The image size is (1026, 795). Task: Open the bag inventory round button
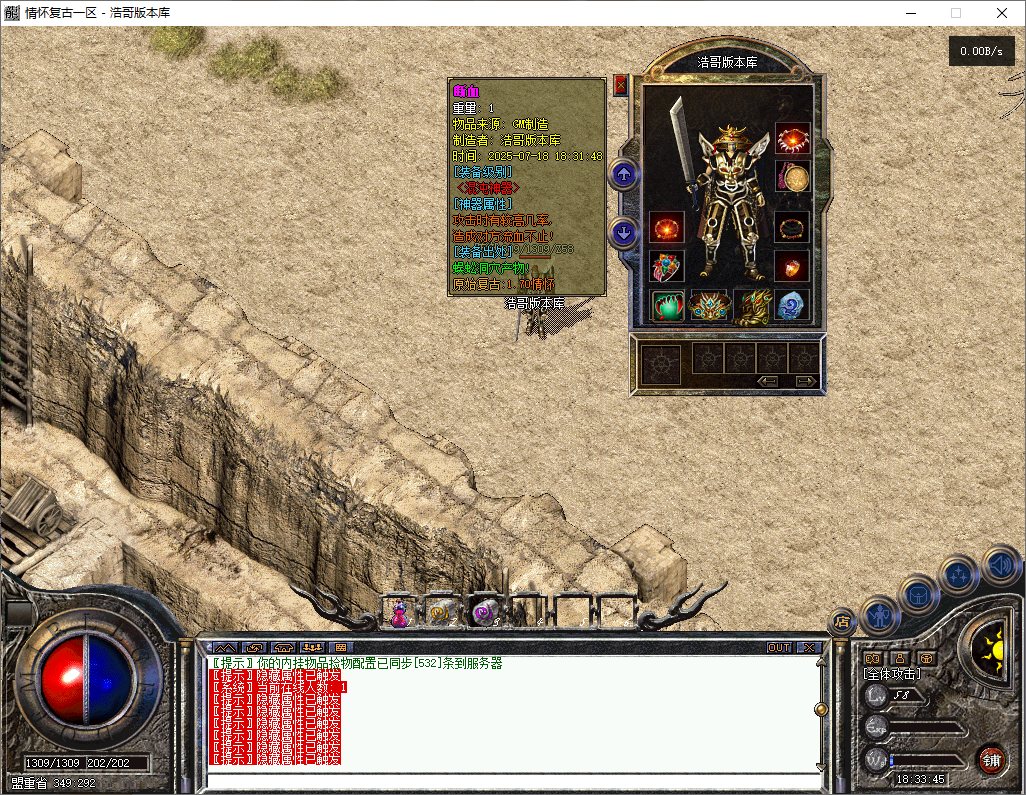[918, 593]
